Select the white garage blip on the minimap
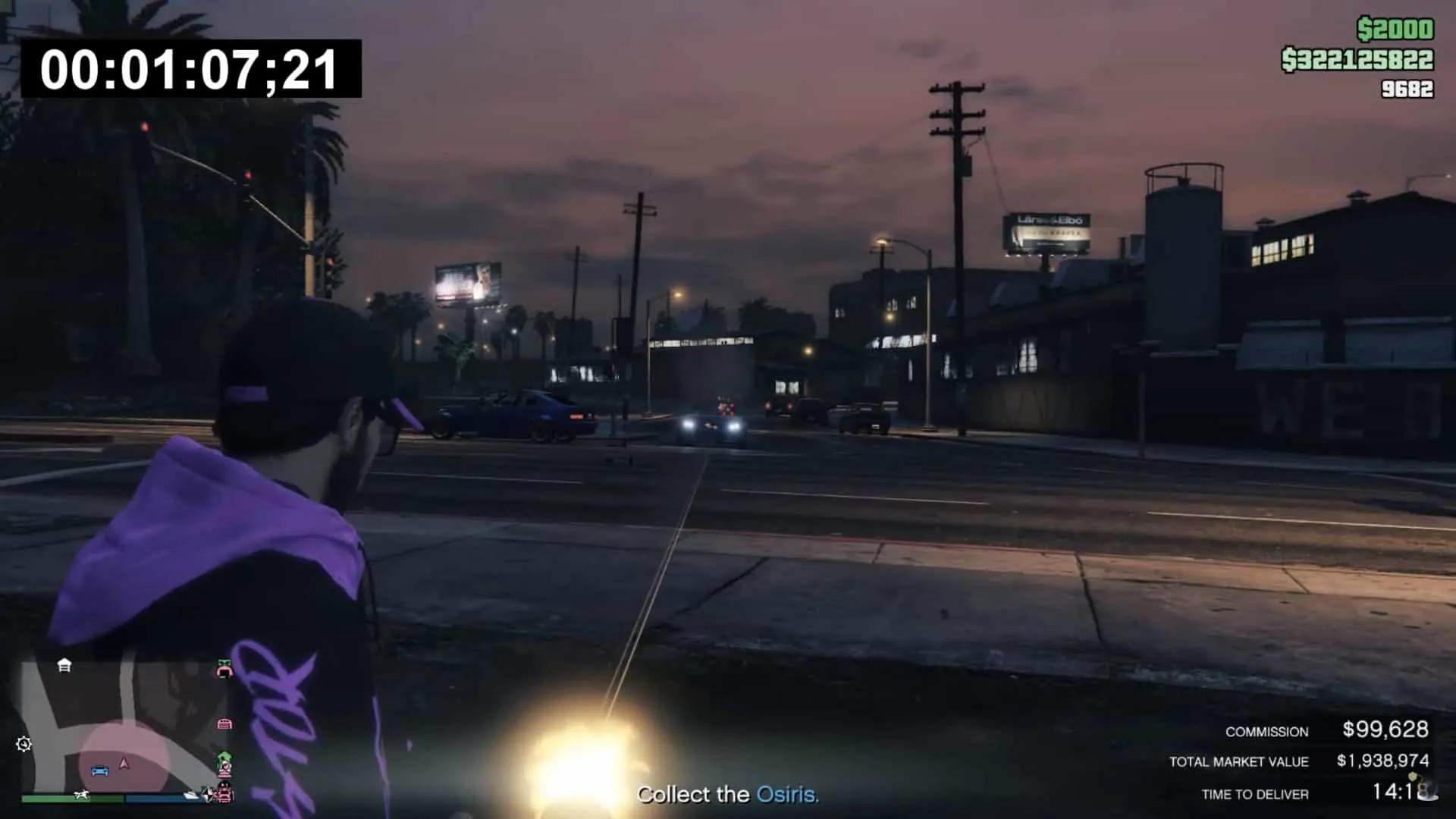Viewport: 1456px width, 819px height. (64, 666)
